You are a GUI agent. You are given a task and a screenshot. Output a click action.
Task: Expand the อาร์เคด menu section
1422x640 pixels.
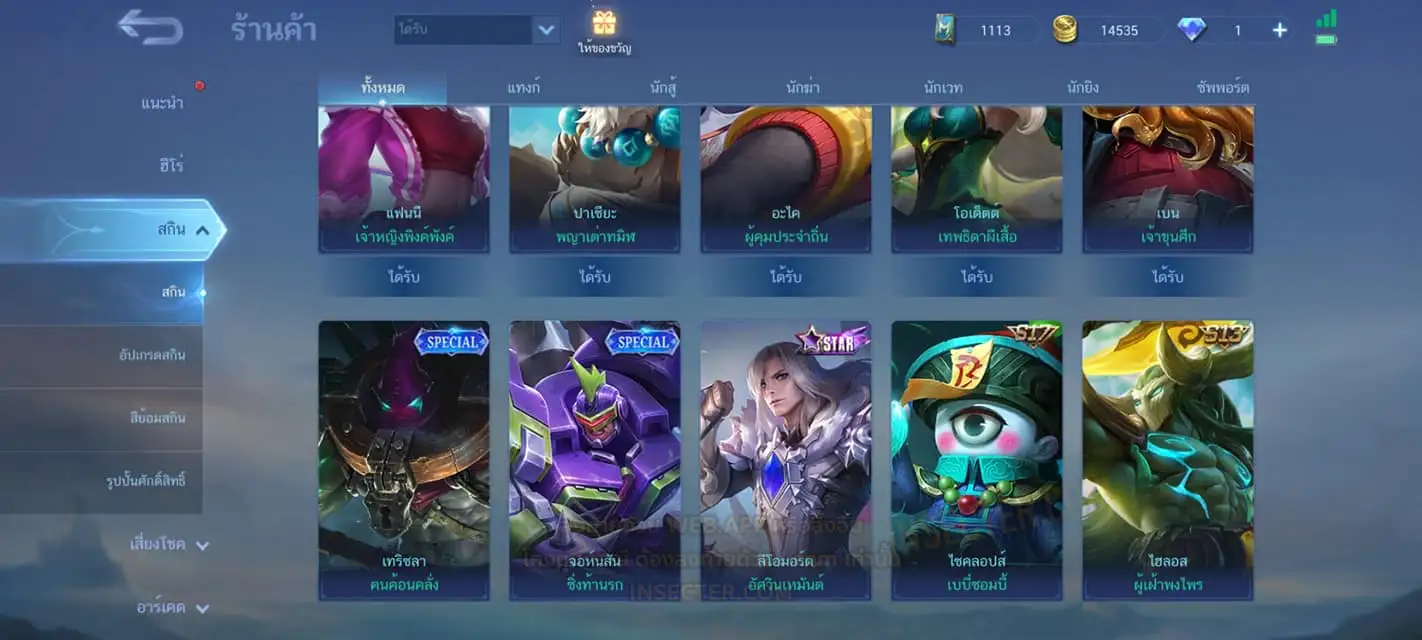click(x=172, y=607)
